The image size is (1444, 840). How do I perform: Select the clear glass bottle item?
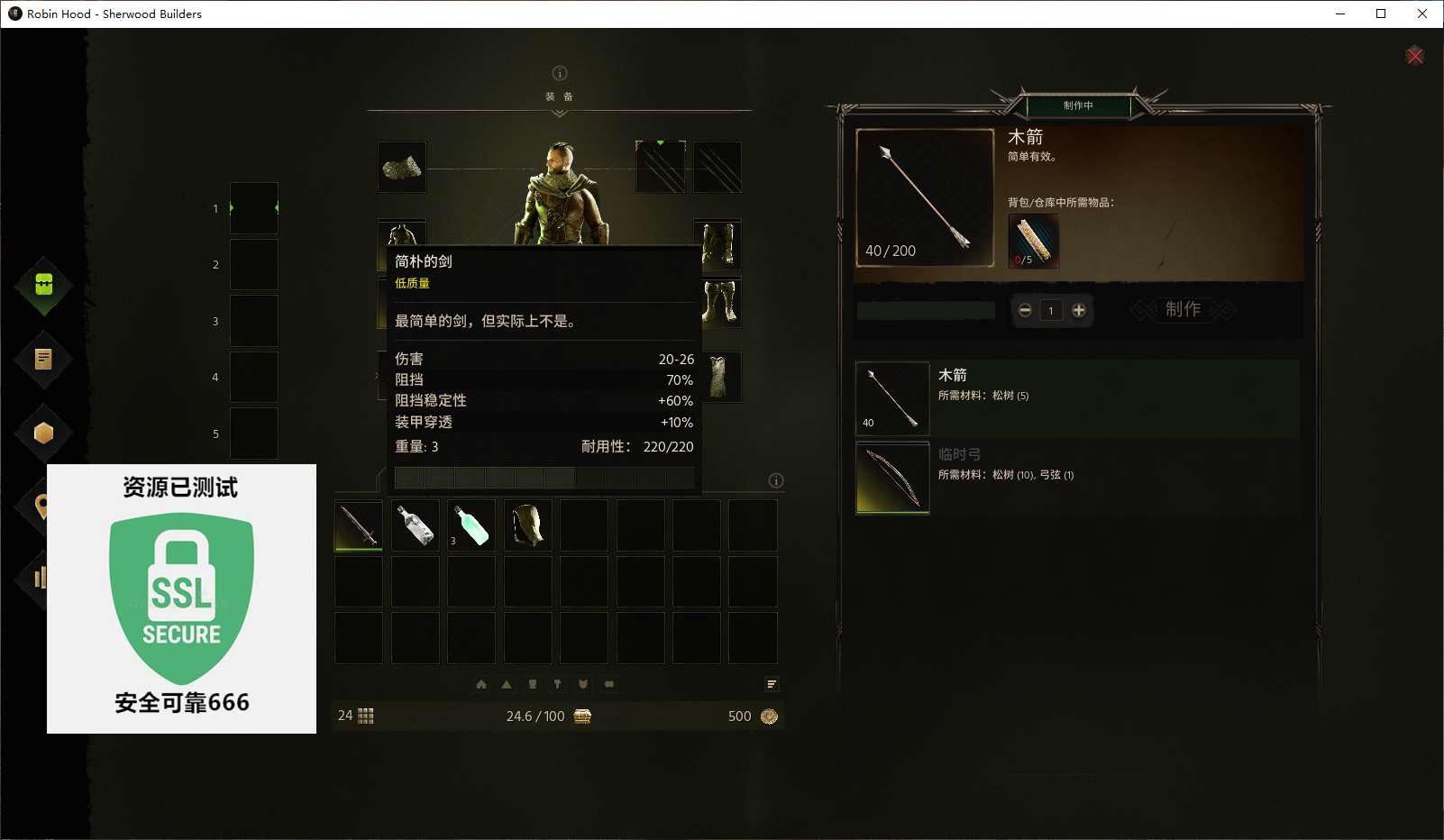coord(415,525)
